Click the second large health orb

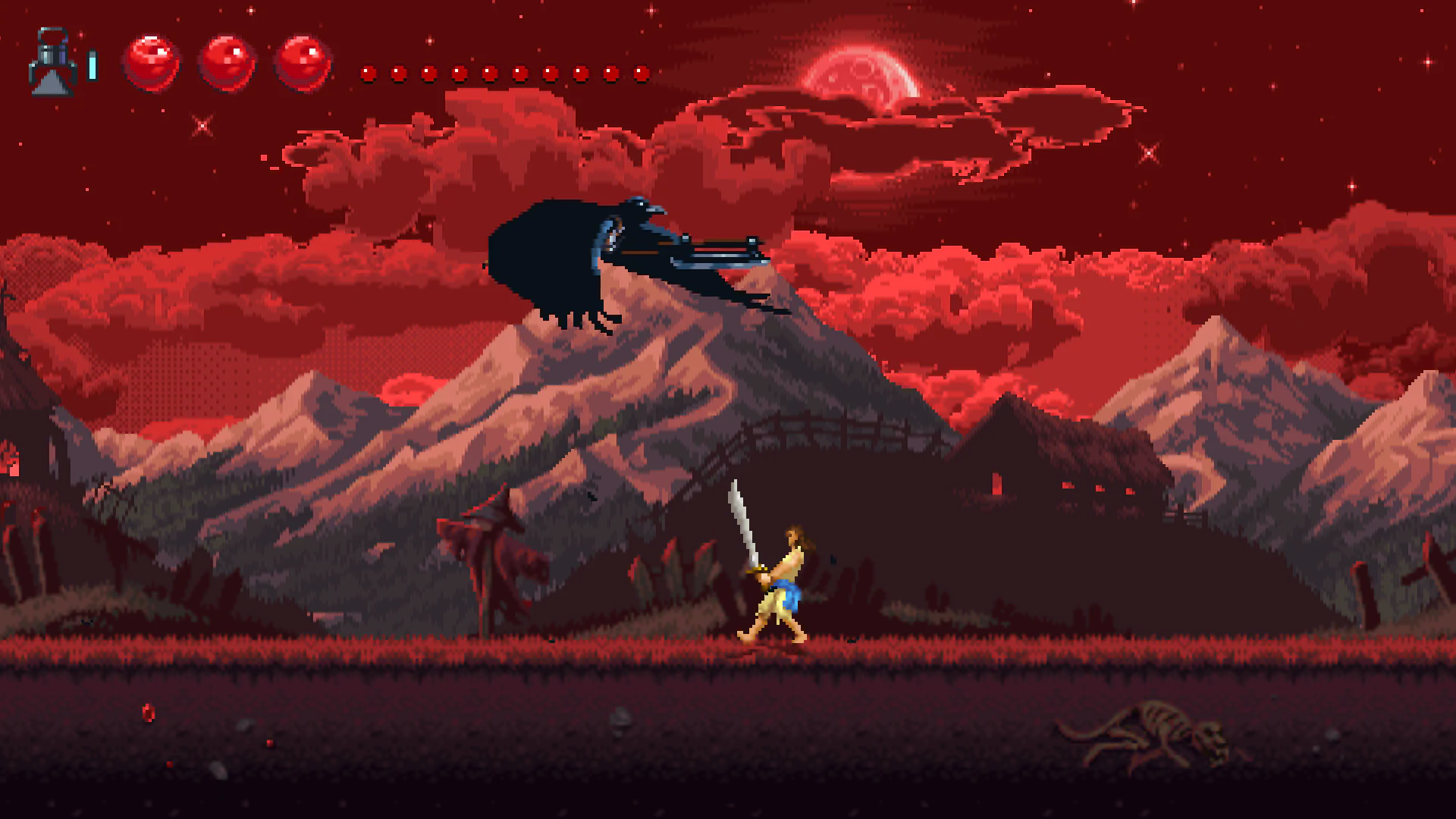click(227, 62)
